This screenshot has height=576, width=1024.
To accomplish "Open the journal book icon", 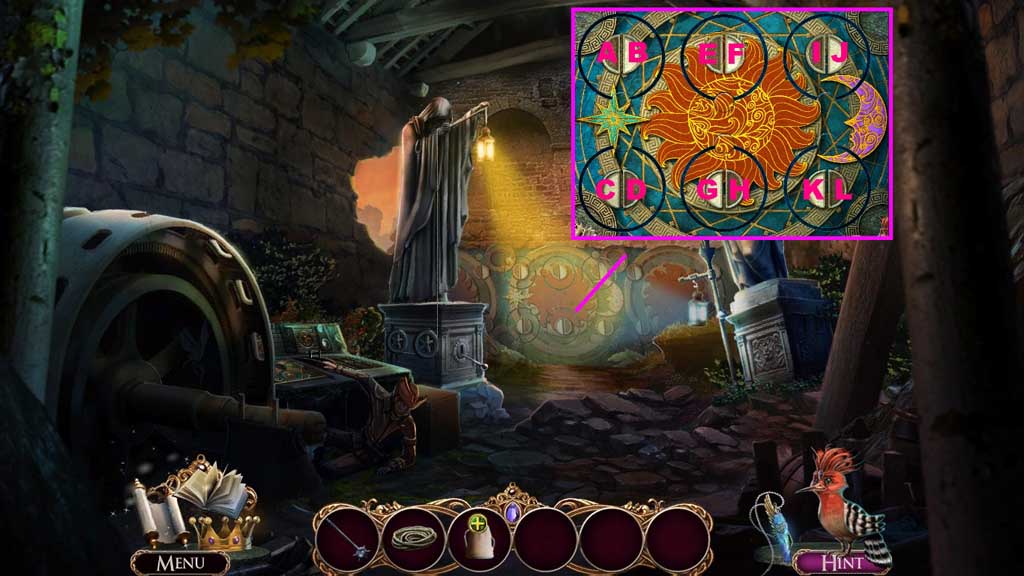I will point(211,490).
